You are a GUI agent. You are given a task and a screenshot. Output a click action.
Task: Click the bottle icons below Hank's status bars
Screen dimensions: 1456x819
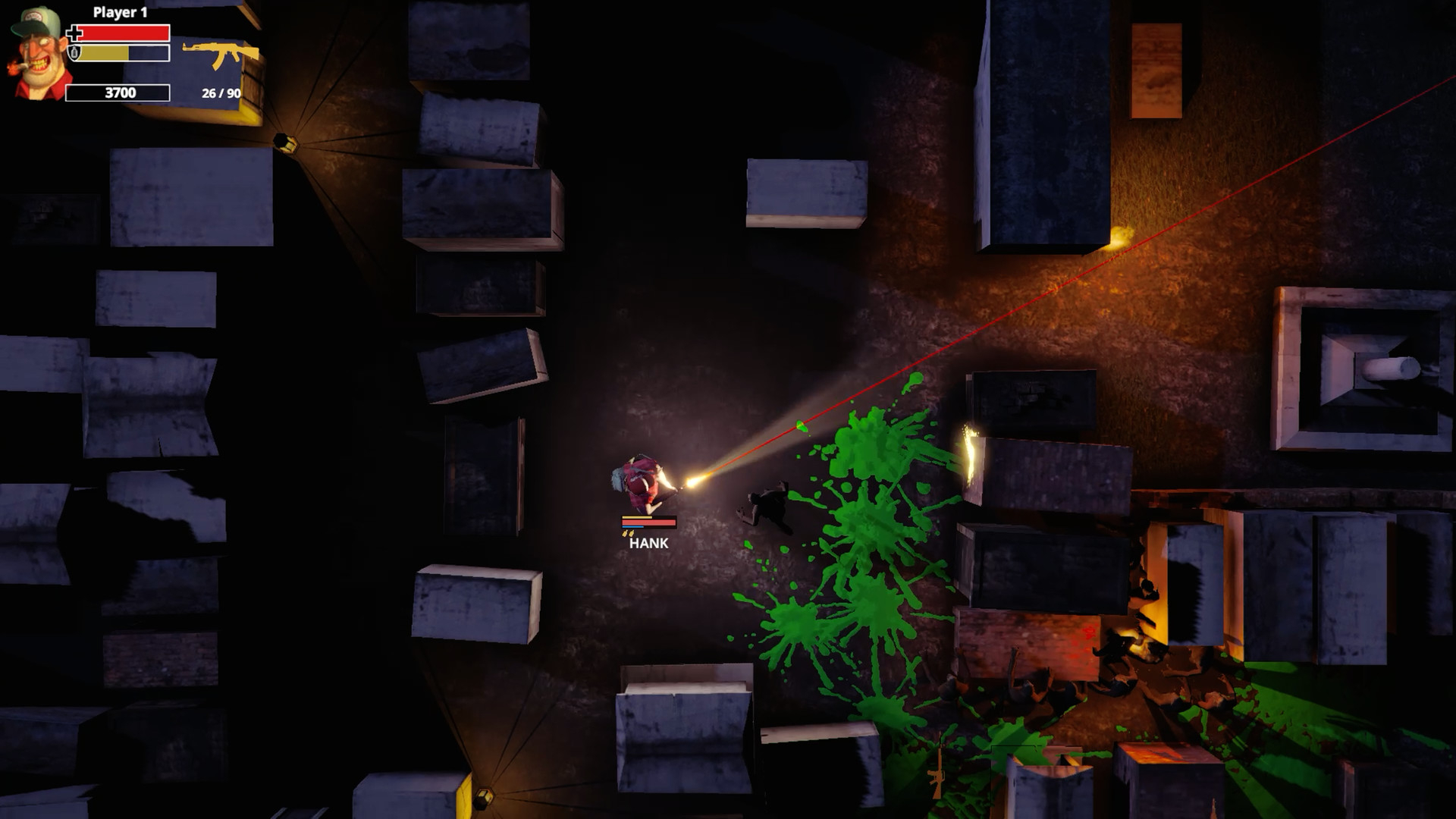pyautogui.click(x=628, y=534)
